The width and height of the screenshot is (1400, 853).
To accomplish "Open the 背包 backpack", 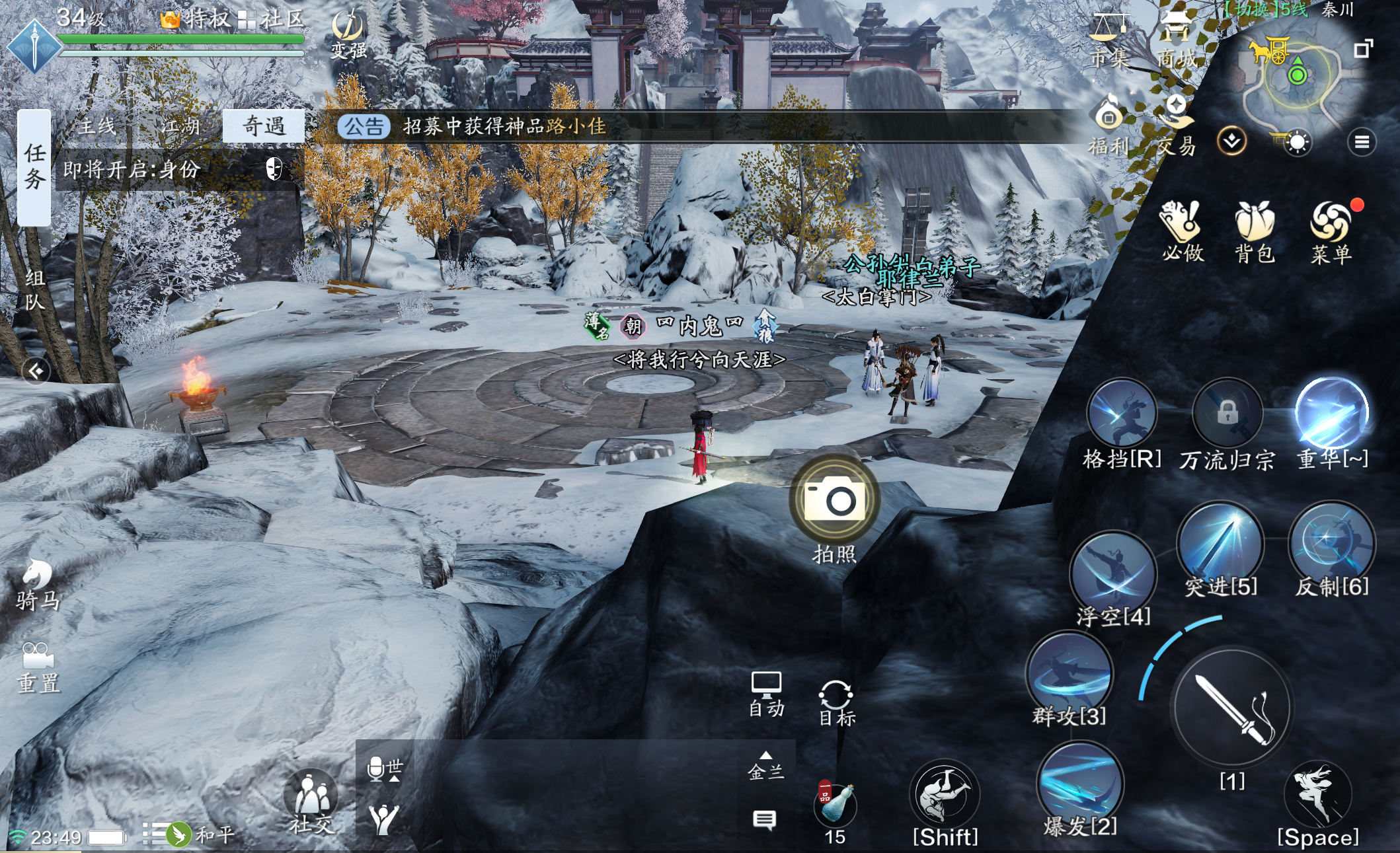I will [1254, 231].
